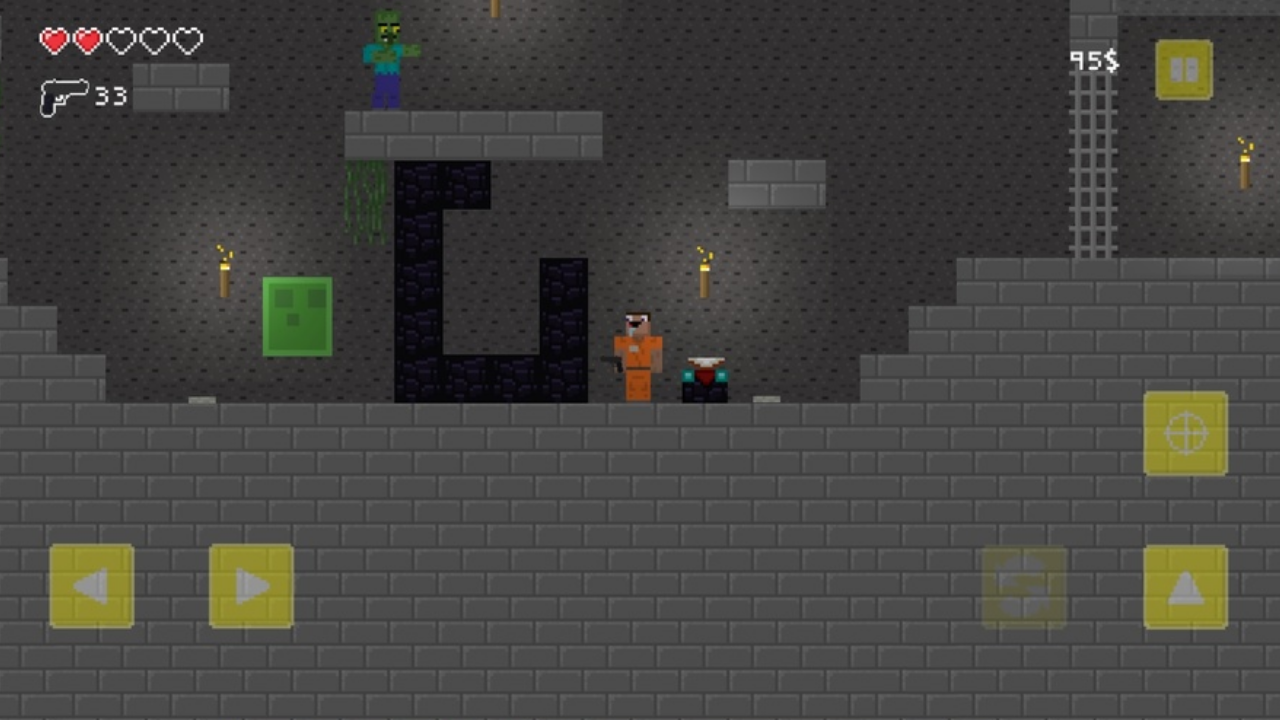The height and width of the screenshot is (720, 1280).
Task: Toggle the faded weapon-swap button
Action: click(x=1022, y=585)
